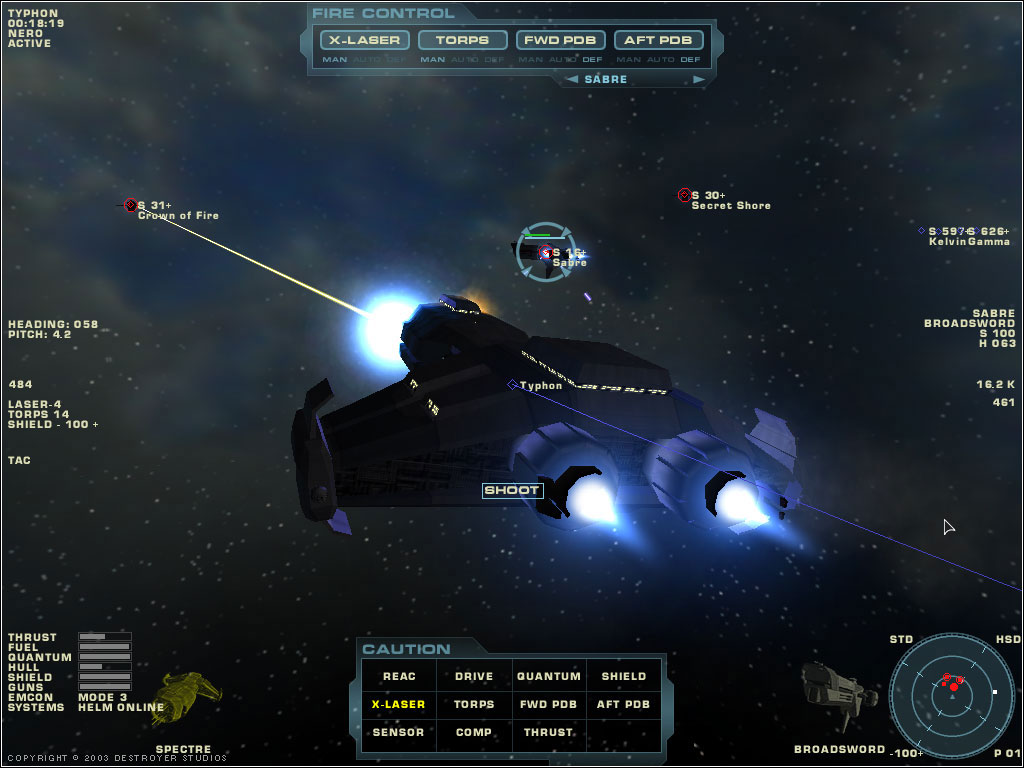Choose the TORPS weapon button

coord(462,40)
